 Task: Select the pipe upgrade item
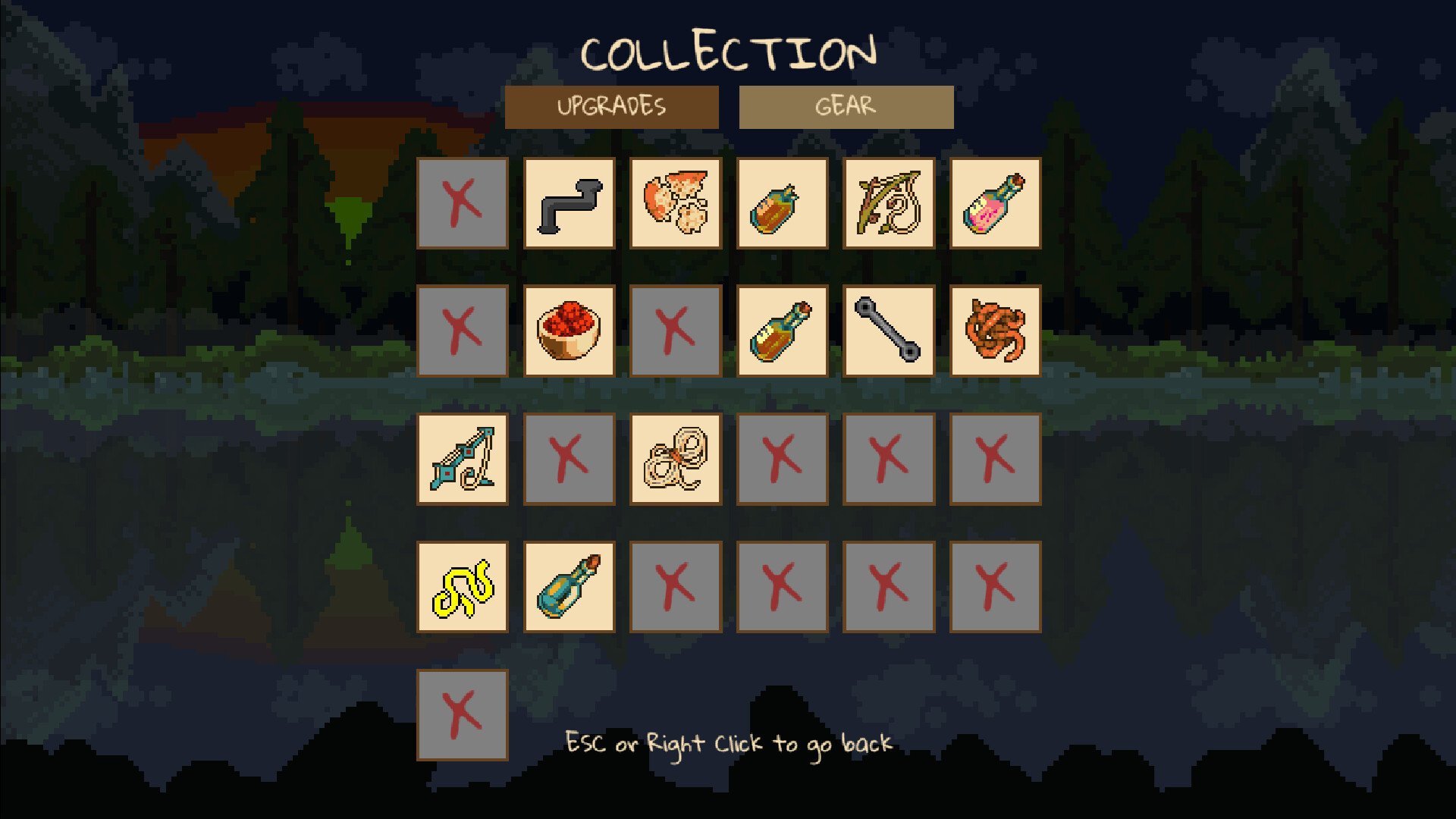point(570,203)
